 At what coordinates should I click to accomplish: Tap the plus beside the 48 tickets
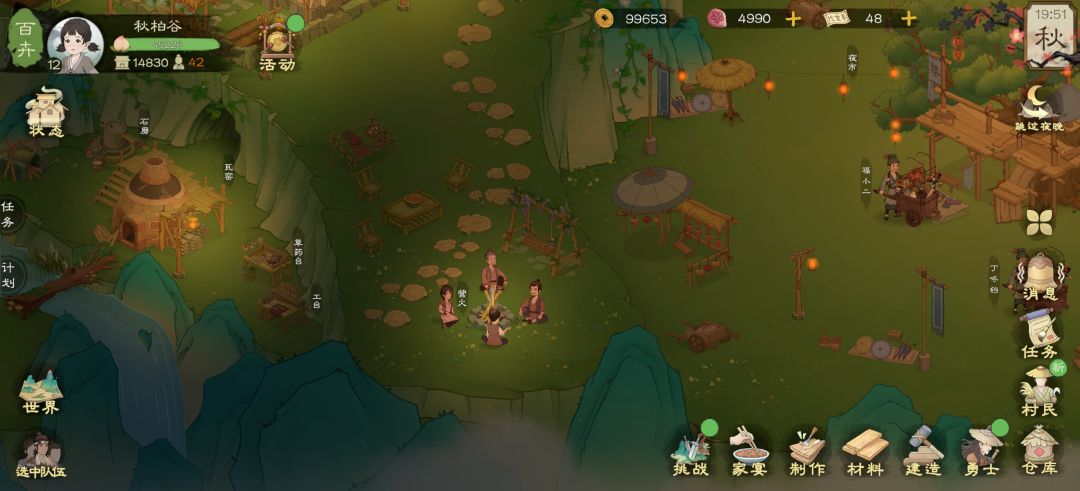(x=908, y=18)
